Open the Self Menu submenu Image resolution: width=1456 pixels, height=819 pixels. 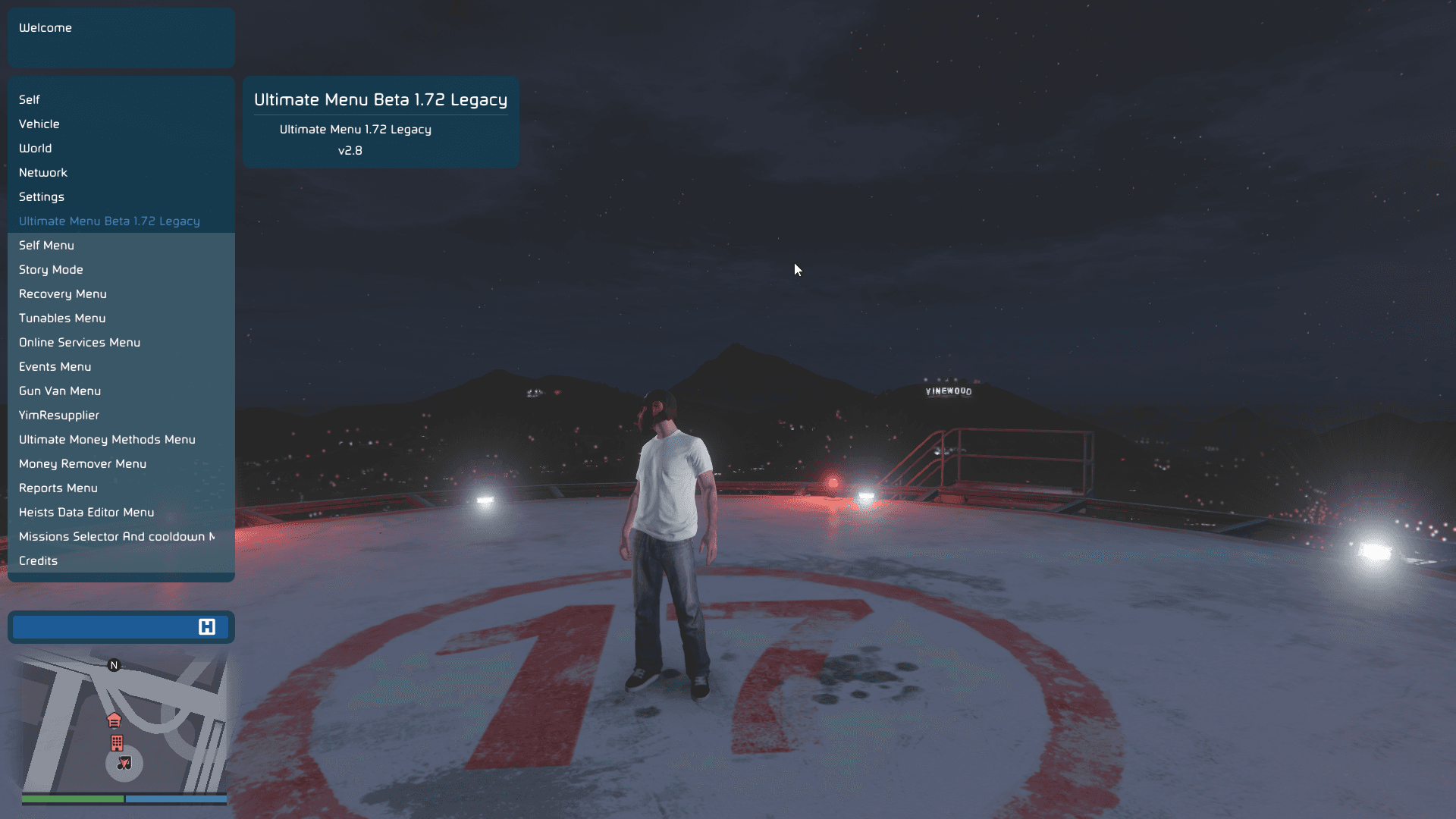pos(46,245)
